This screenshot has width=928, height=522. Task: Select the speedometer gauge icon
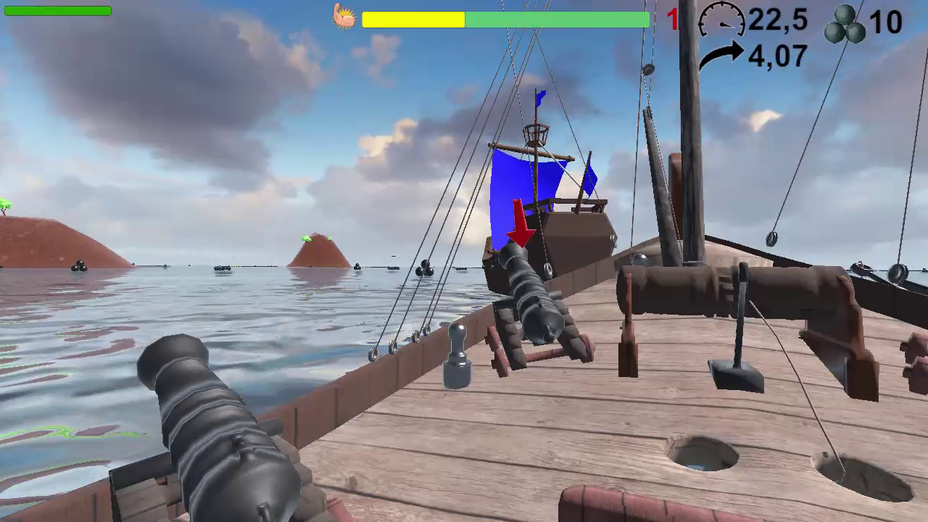tap(721, 20)
